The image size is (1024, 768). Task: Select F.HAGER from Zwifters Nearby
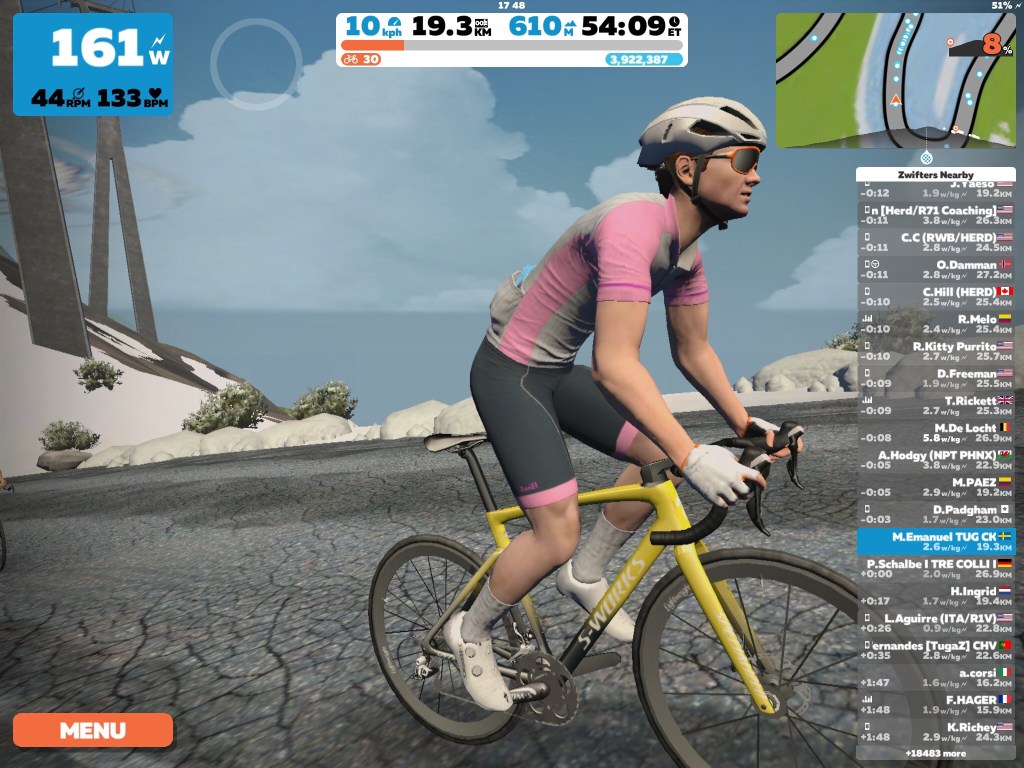coord(936,705)
